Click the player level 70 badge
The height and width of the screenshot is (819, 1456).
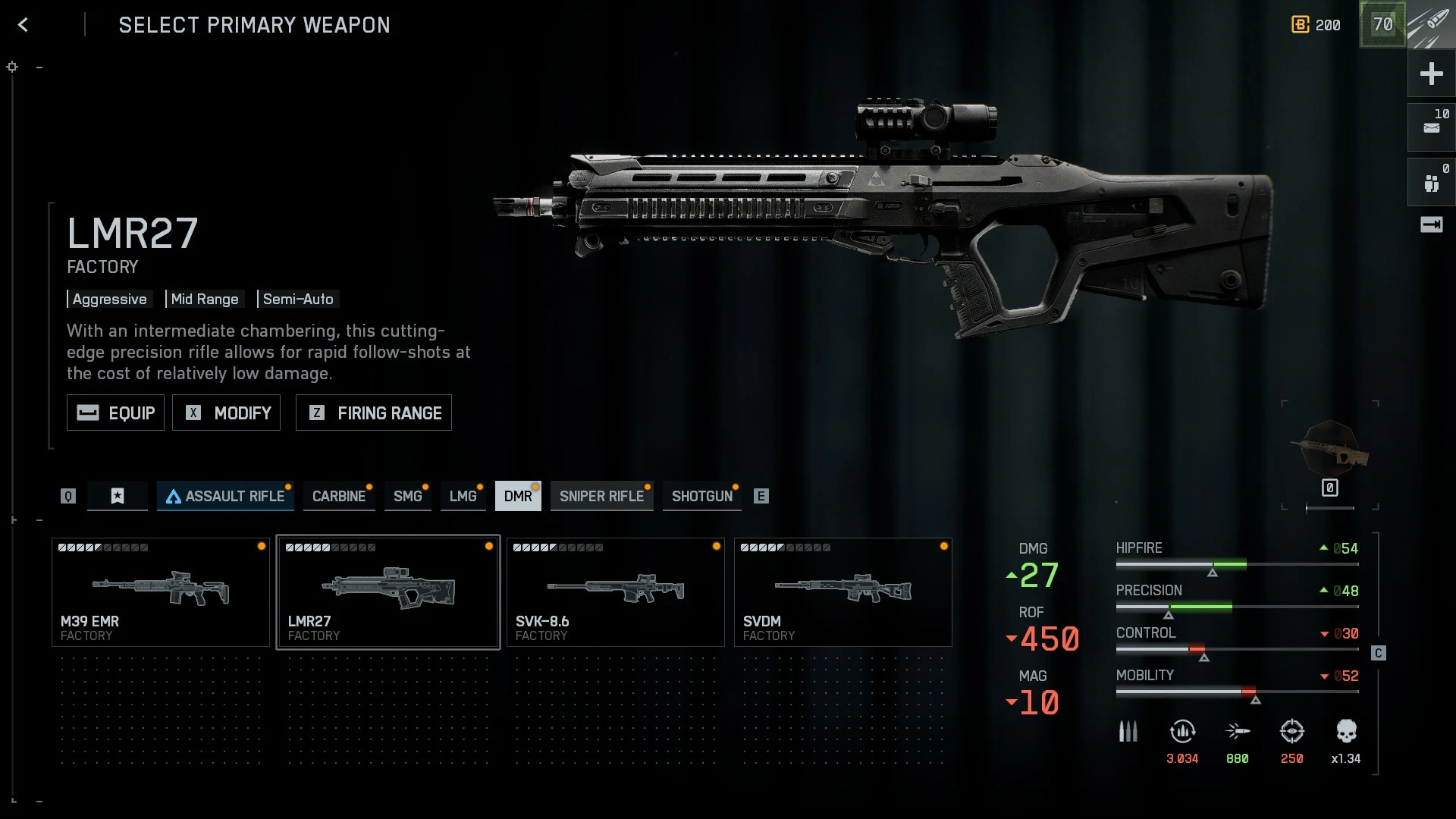point(1382,25)
